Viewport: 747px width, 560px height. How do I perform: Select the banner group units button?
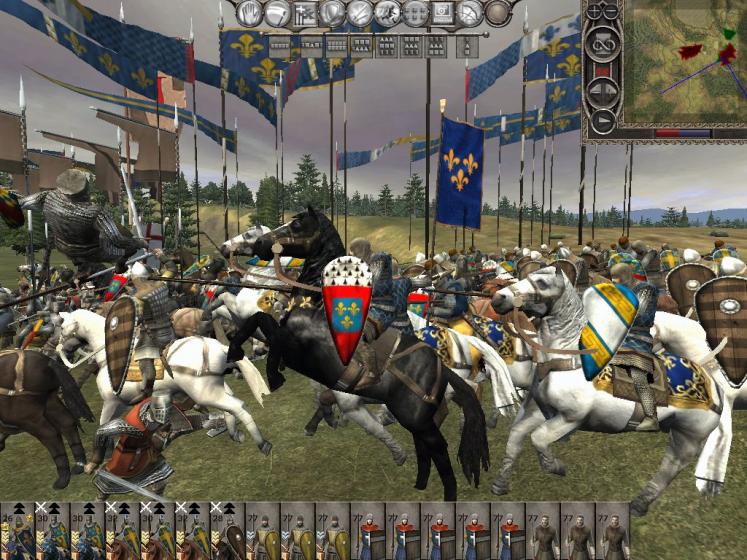(x=304, y=13)
